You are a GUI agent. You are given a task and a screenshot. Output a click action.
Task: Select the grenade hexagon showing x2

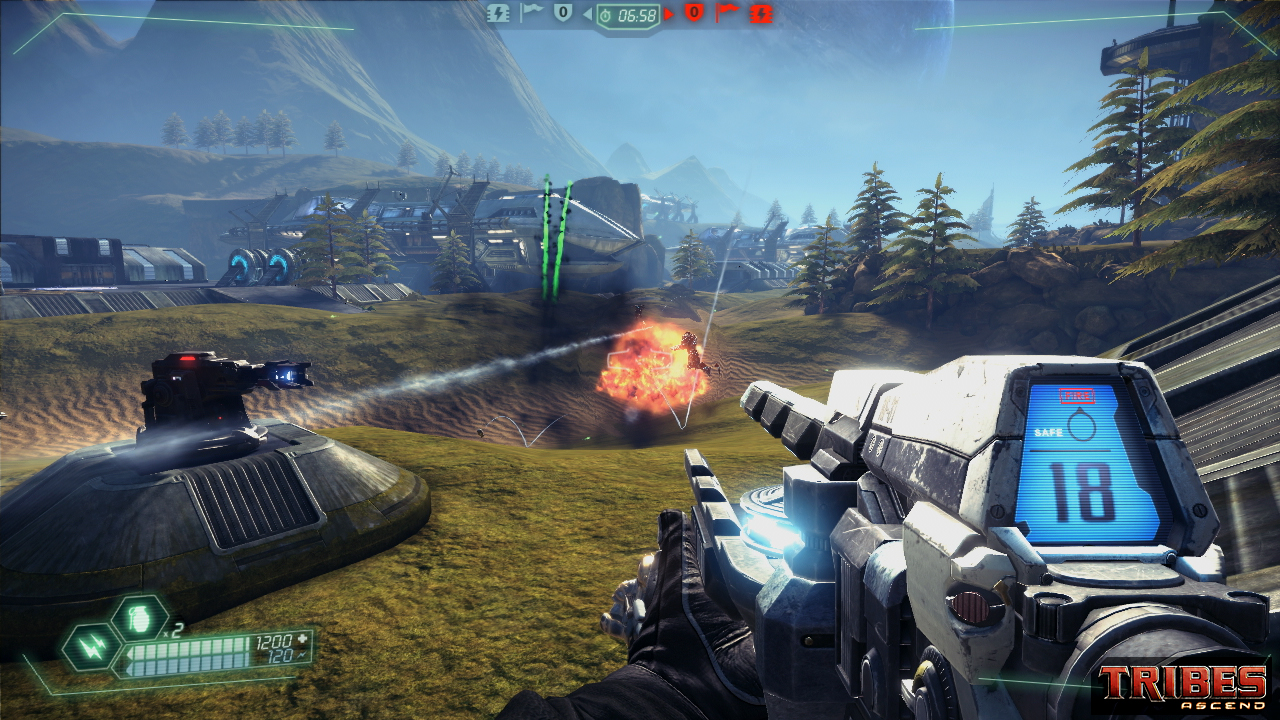(138, 618)
